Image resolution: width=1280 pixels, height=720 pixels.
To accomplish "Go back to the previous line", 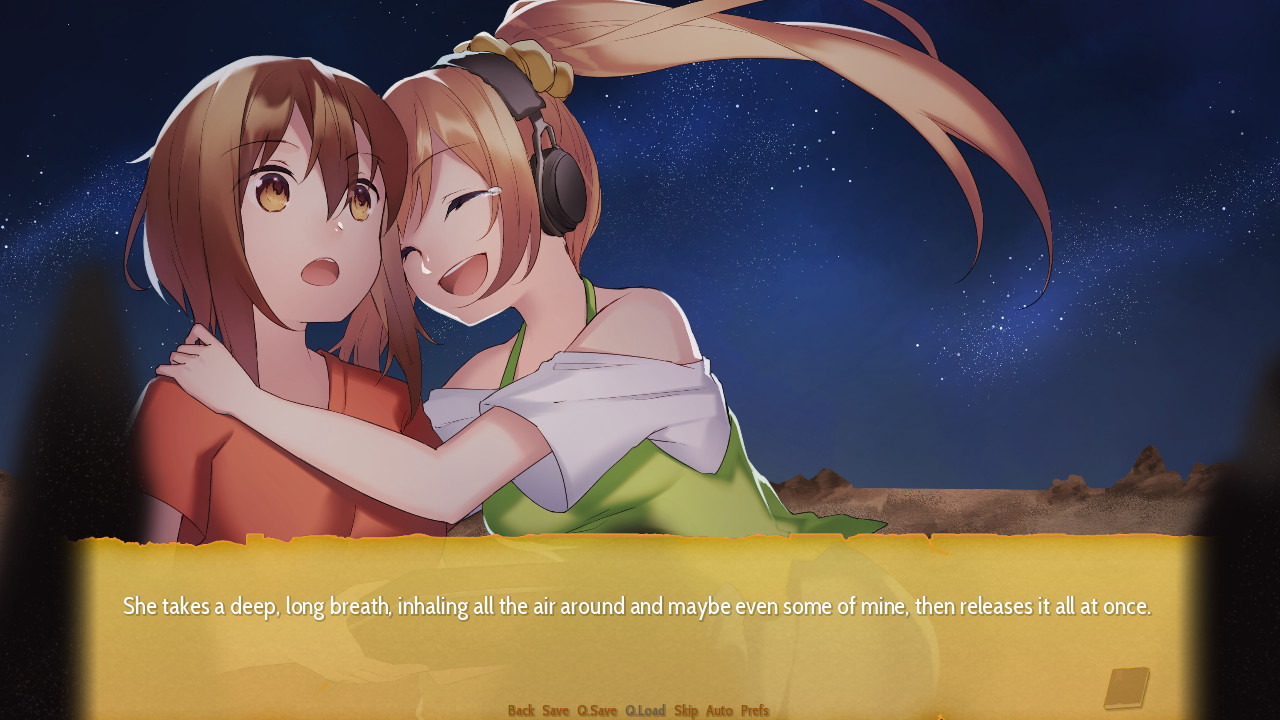I will pos(521,711).
